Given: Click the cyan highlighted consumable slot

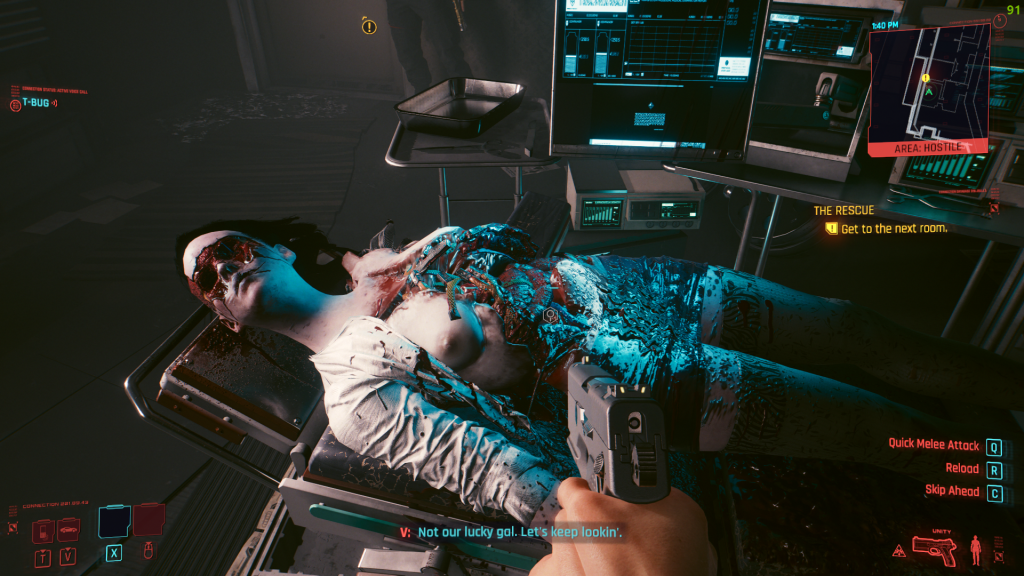Looking at the screenshot, I should click(x=114, y=522).
